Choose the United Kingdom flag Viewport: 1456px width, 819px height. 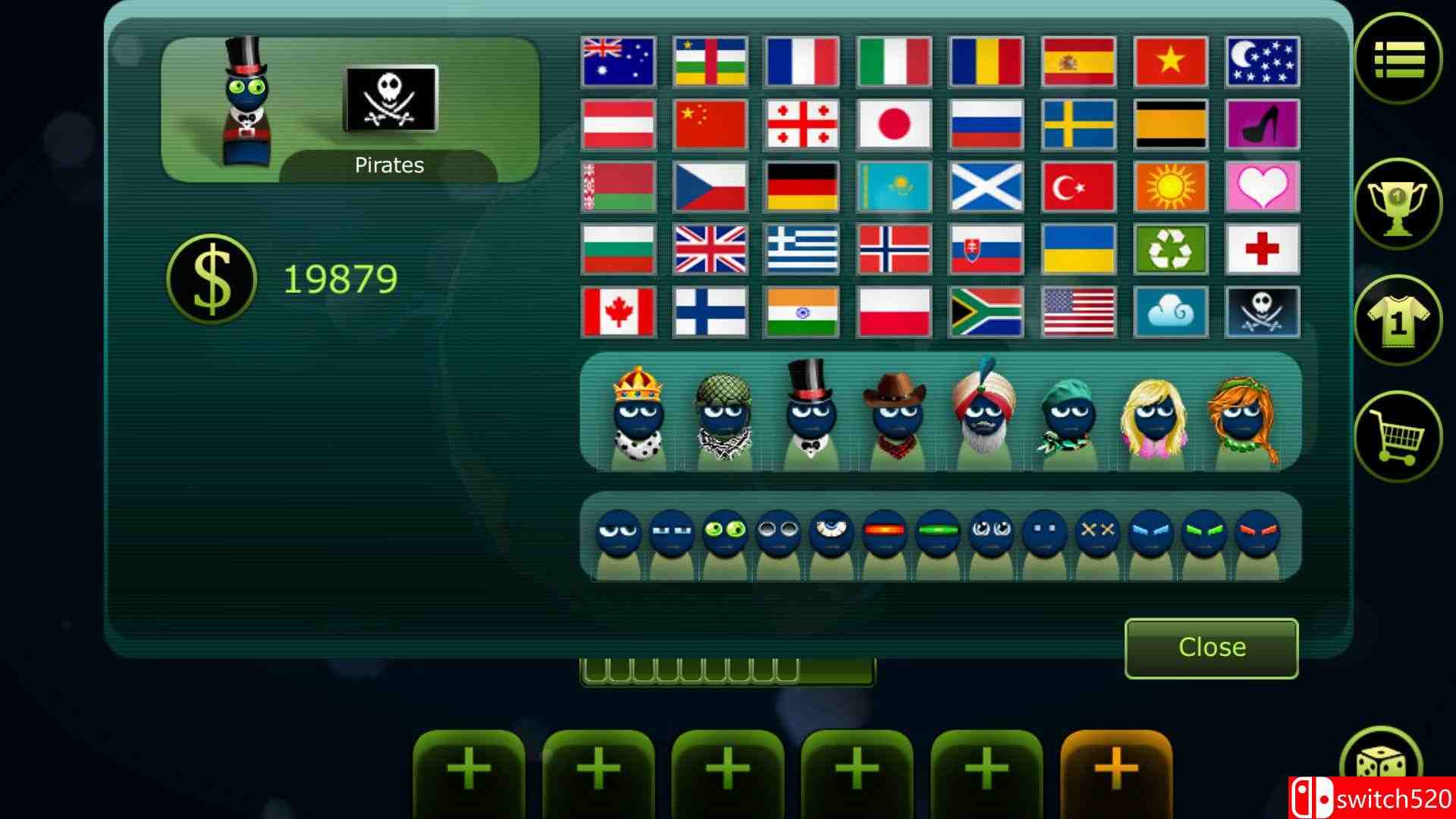click(710, 250)
